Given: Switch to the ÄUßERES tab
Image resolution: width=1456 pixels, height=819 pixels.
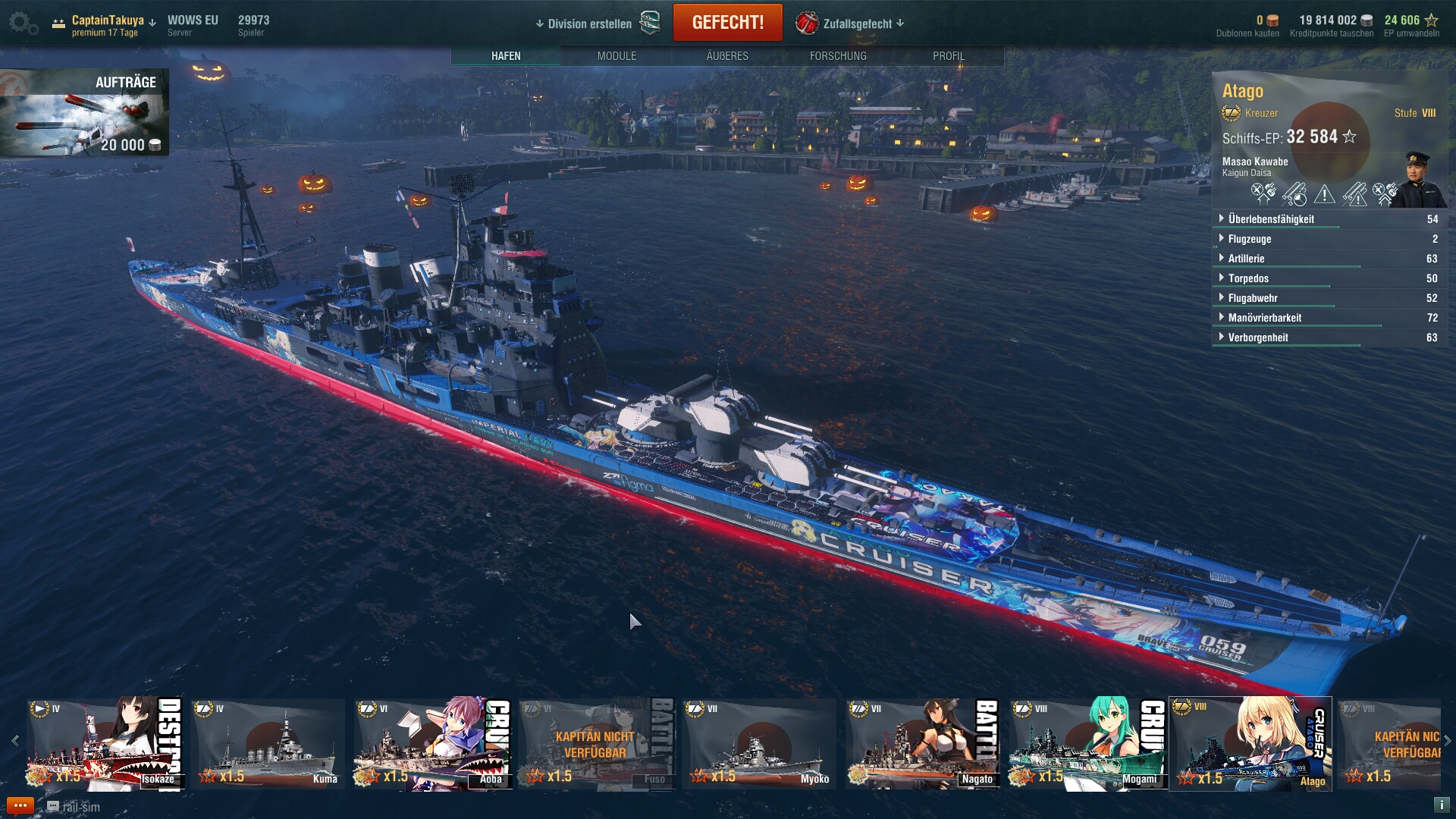Looking at the screenshot, I should pyautogui.click(x=727, y=56).
